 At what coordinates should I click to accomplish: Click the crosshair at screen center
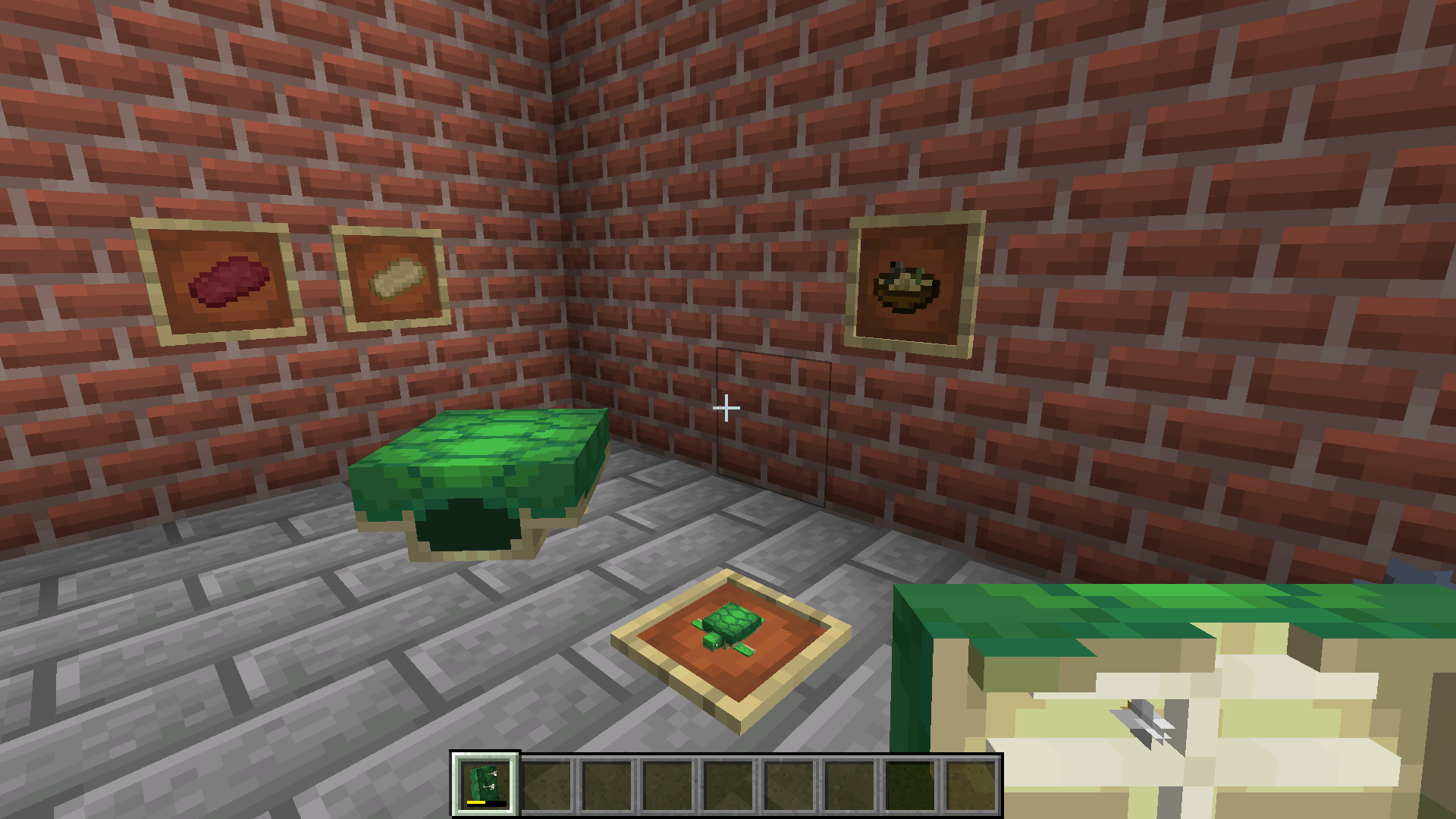(x=726, y=409)
